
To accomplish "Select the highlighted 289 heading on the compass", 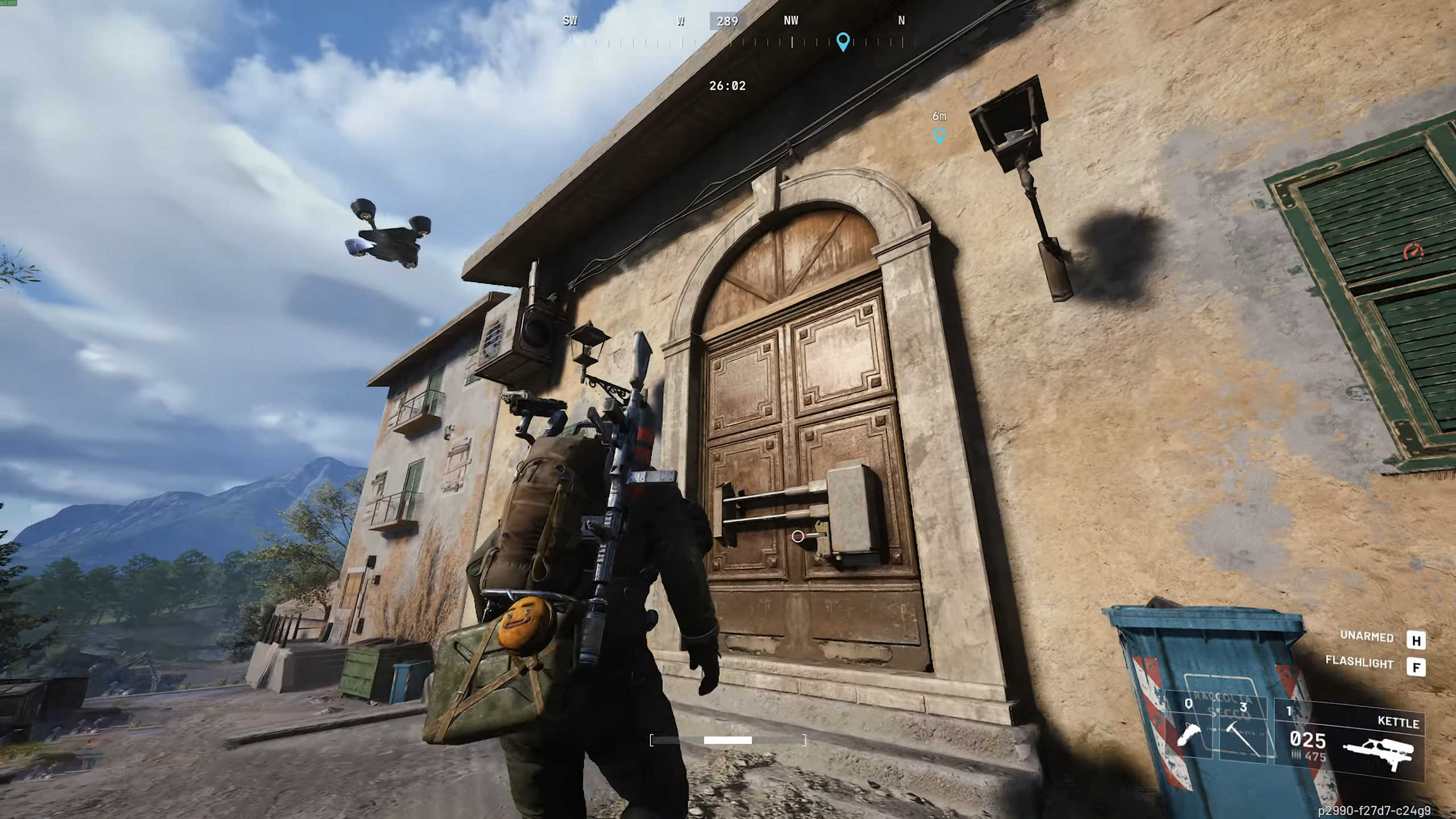I will tap(727, 22).
